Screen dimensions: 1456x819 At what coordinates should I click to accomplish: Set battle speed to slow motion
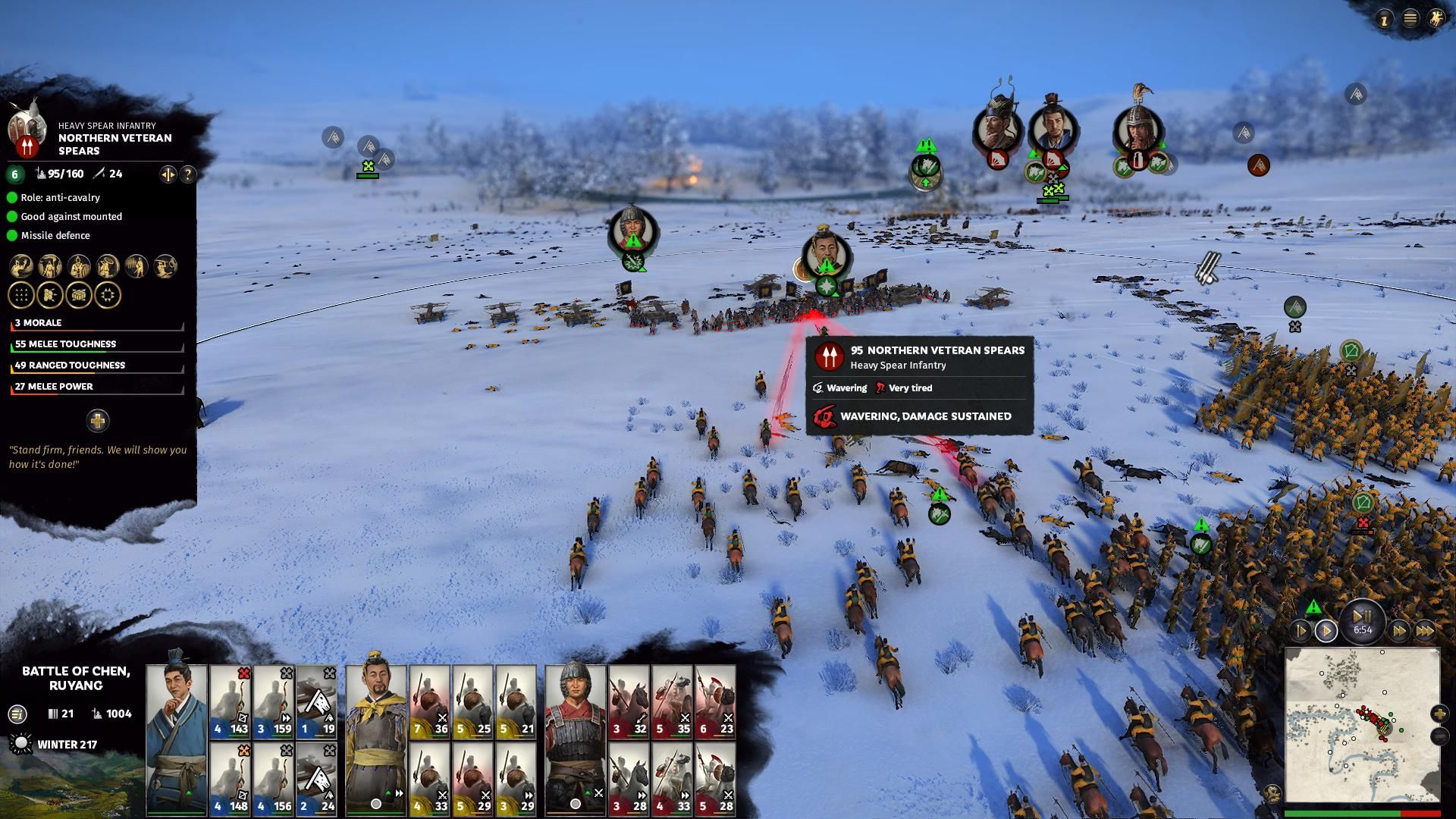coord(1301,631)
